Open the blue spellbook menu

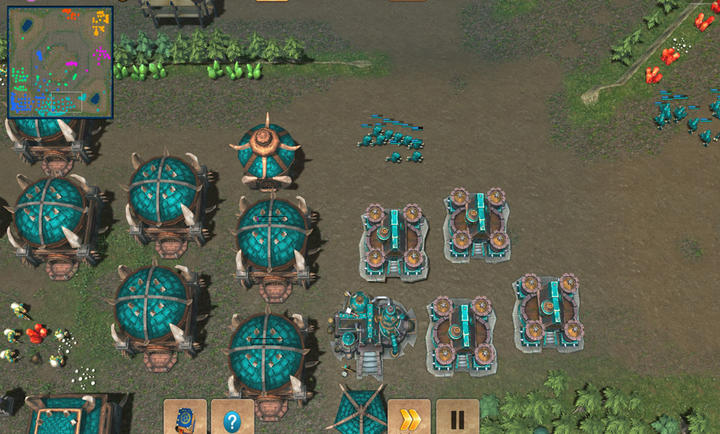coord(185,418)
